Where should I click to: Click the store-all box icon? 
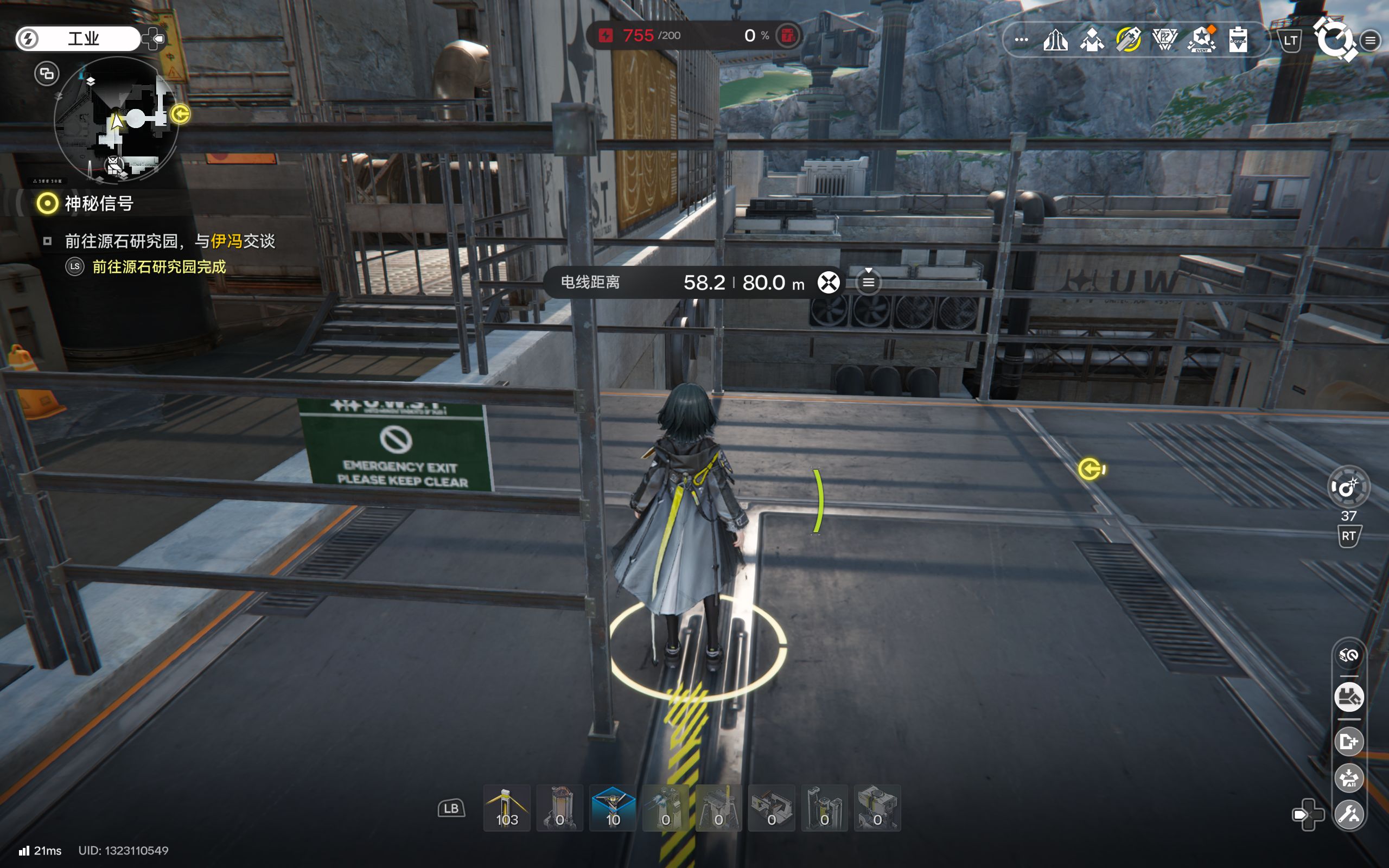click(x=1348, y=778)
